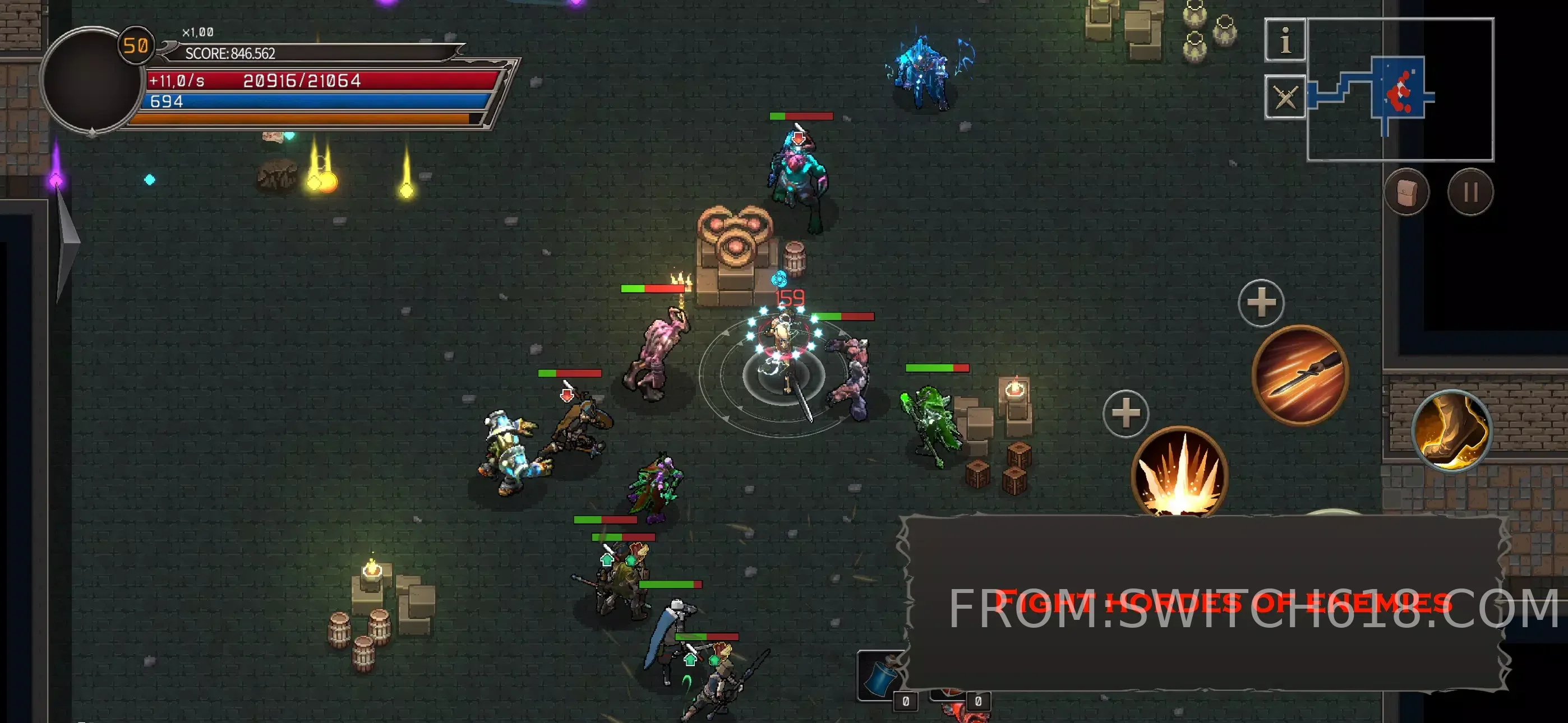Screen dimensions: 1568x723
Task: Open the character portrait circle
Action: pyautogui.click(x=90, y=80)
